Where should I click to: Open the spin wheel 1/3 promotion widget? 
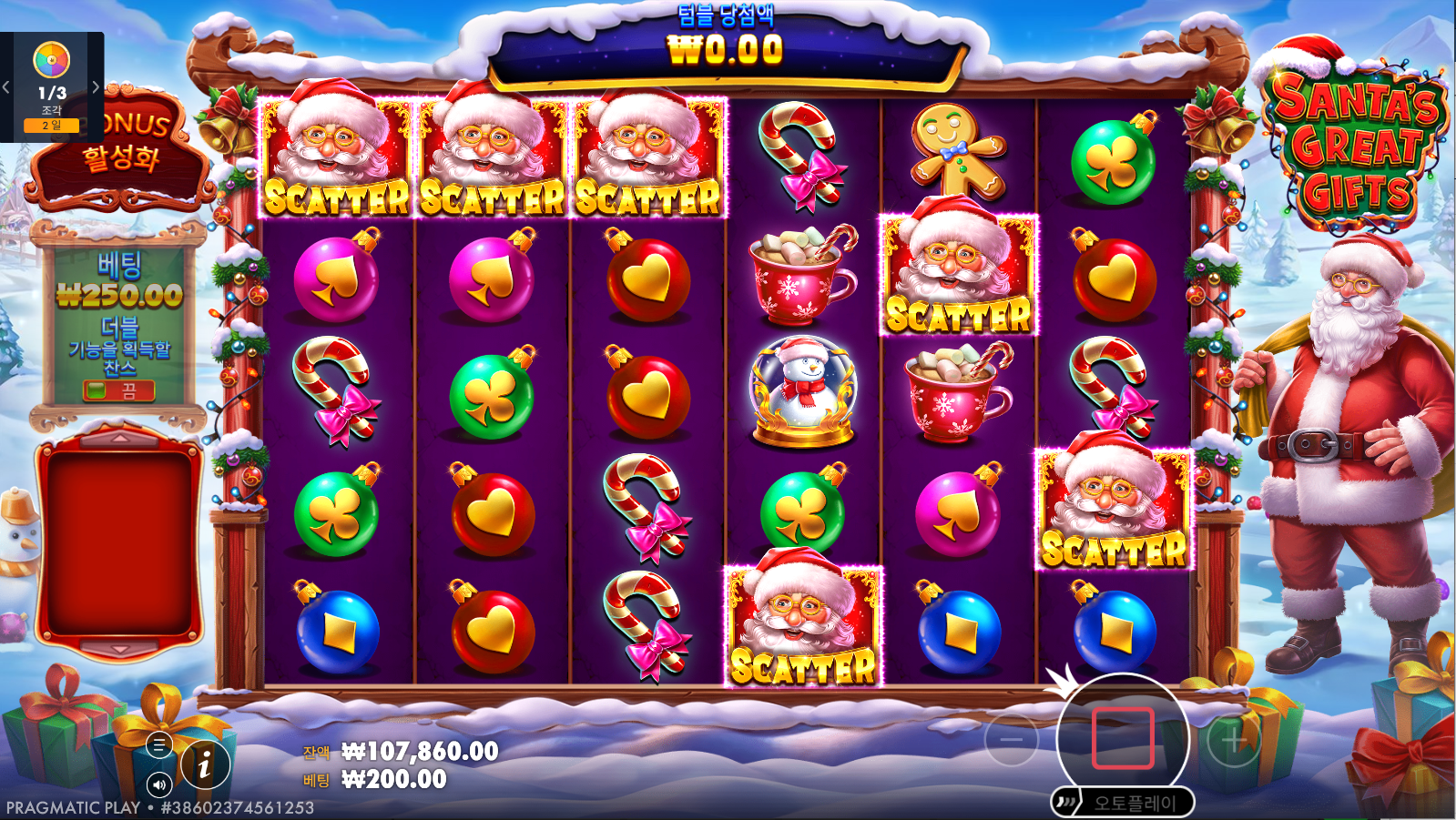click(52, 86)
